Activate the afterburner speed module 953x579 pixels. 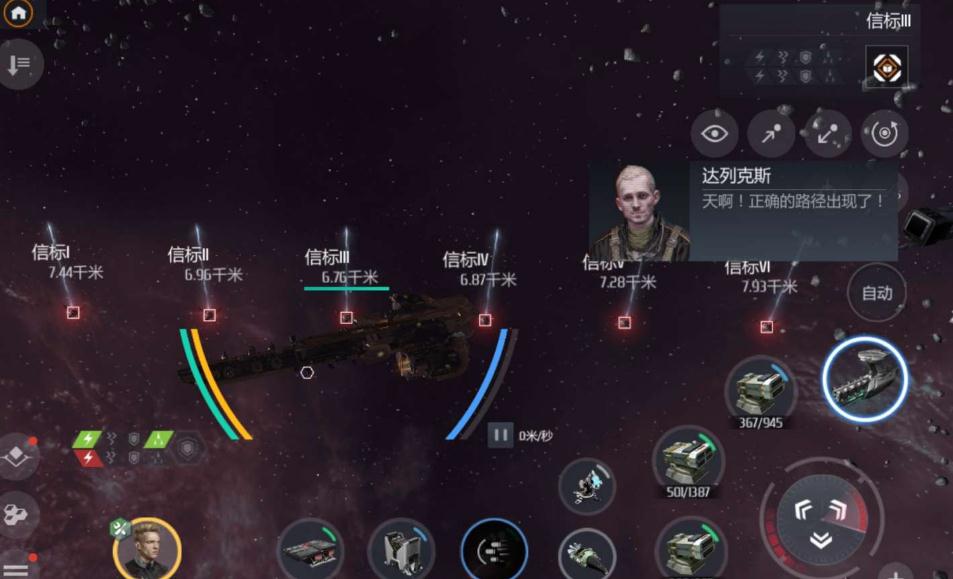click(493, 551)
